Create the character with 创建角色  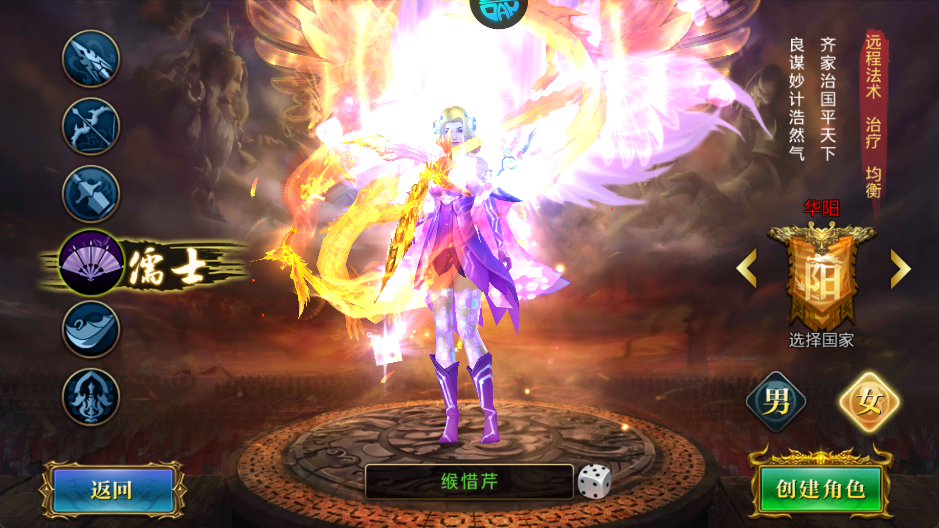pyautogui.click(x=820, y=490)
